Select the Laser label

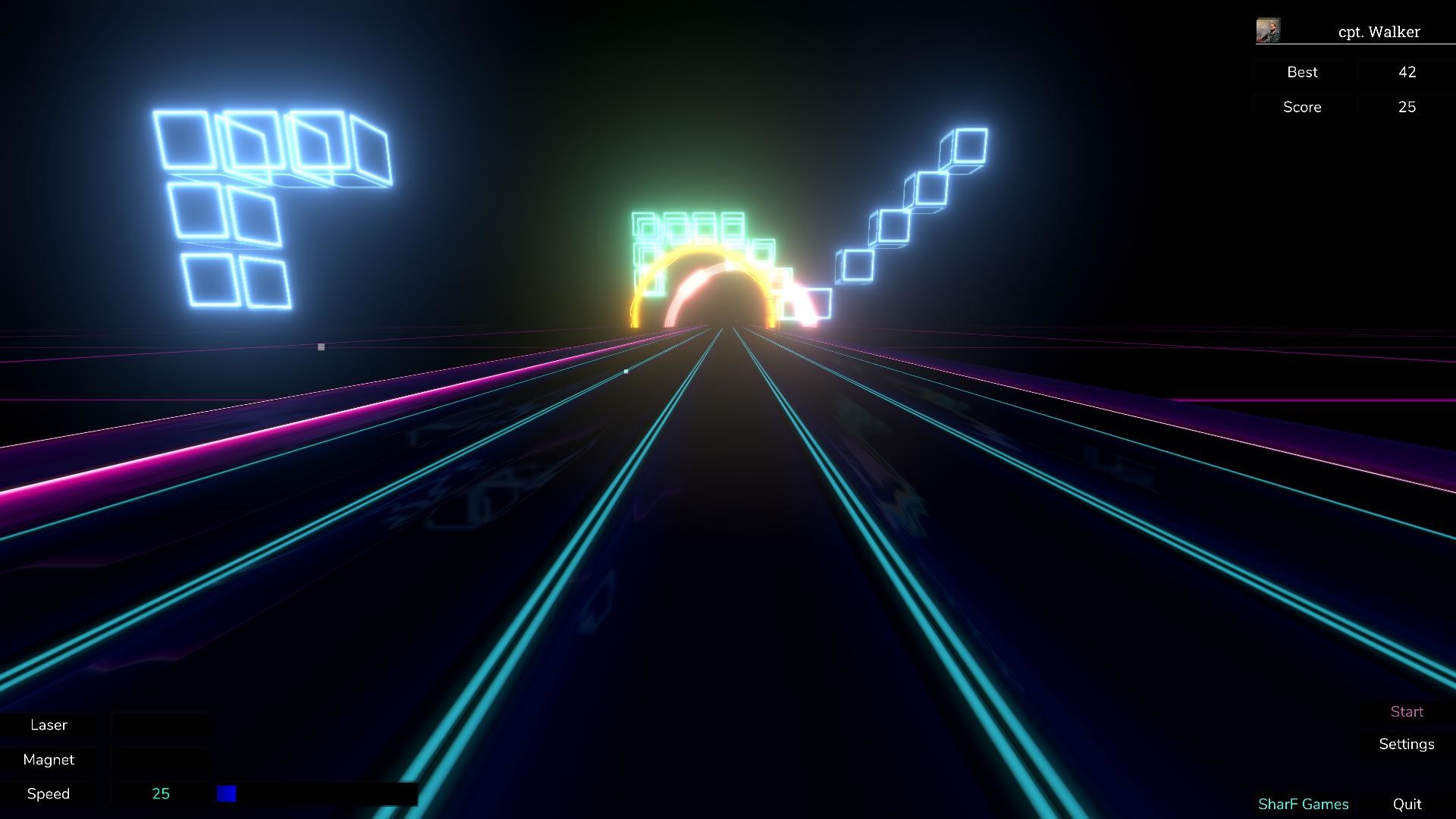pyautogui.click(x=49, y=725)
